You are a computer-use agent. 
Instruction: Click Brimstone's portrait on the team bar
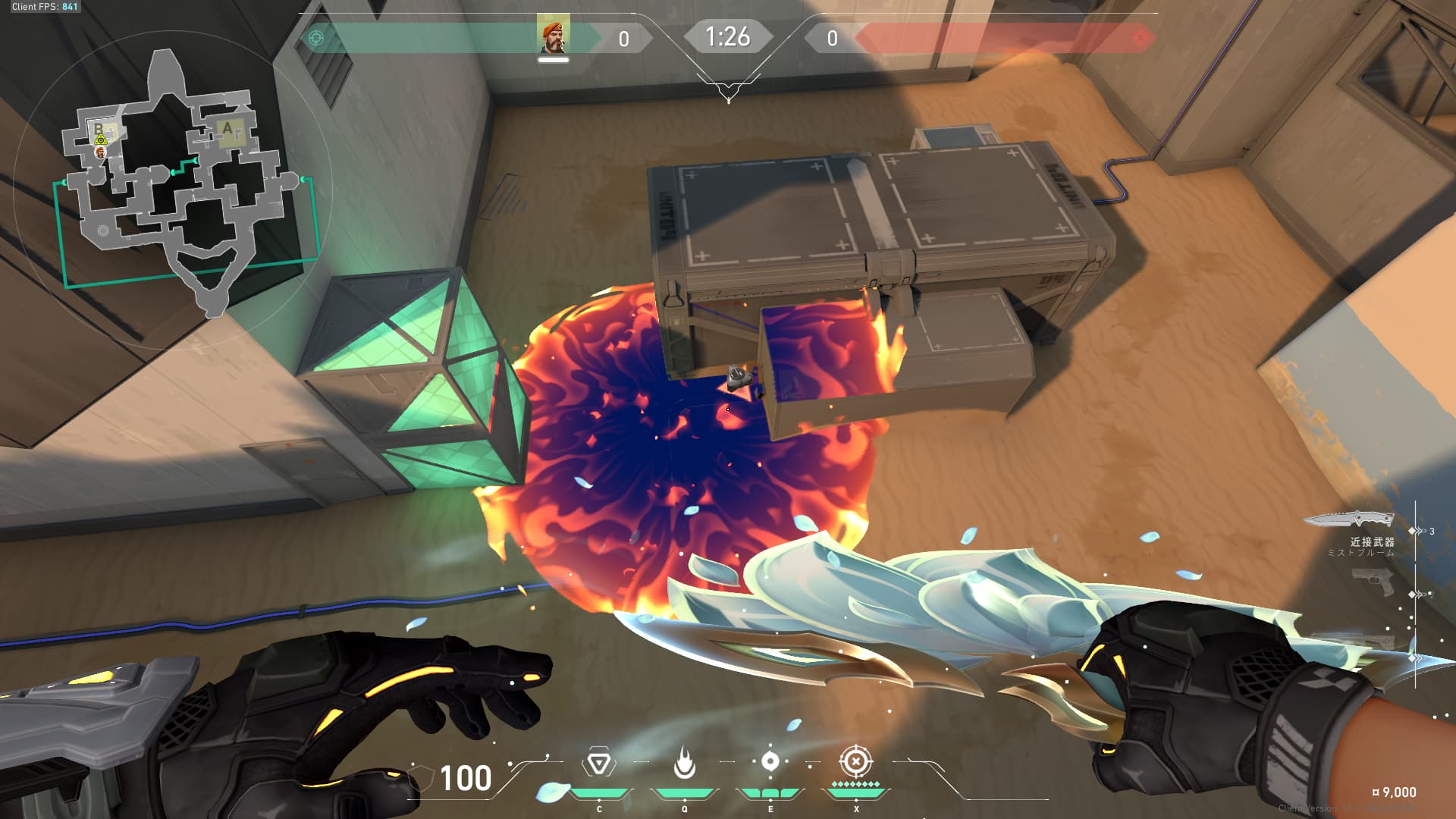point(553,36)
